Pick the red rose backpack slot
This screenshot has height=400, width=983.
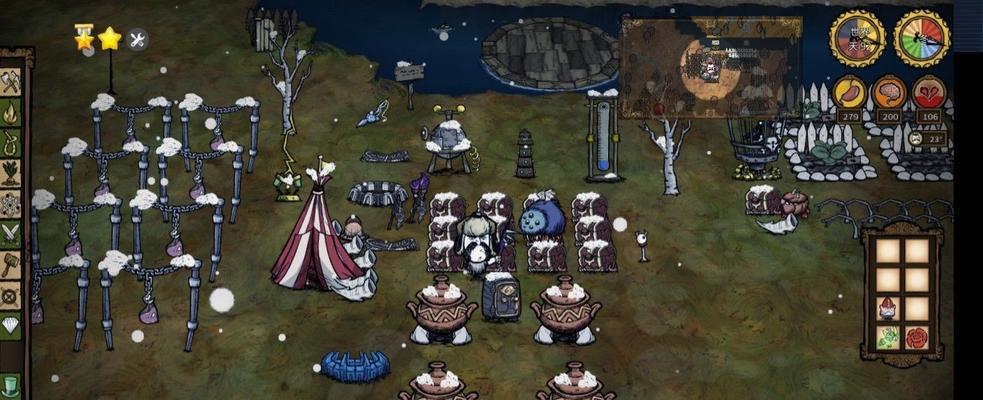pyautogui.click(x=916, y=338)
